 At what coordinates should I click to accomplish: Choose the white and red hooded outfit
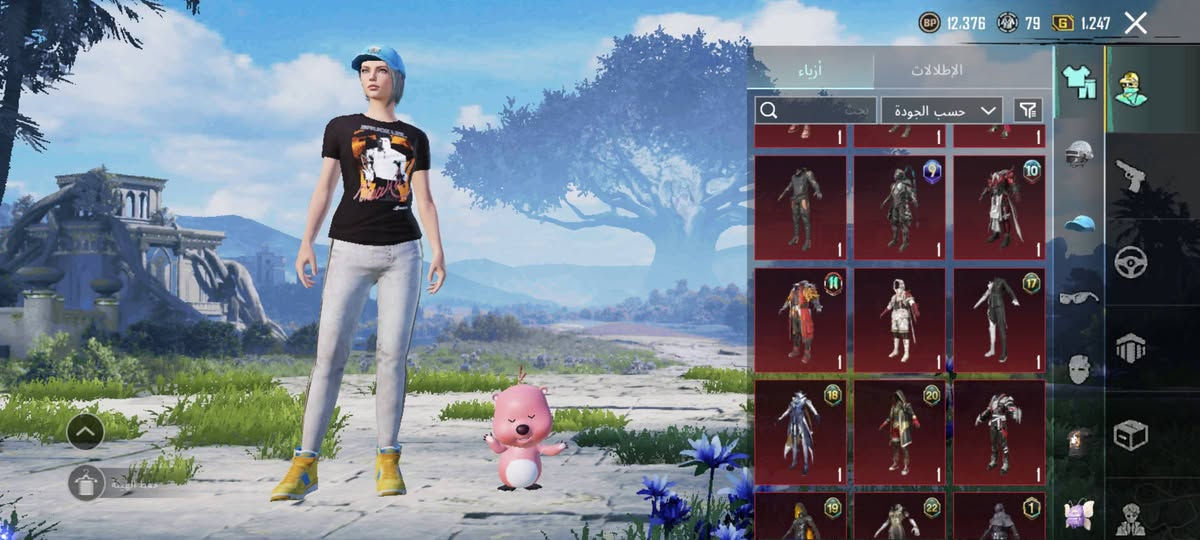(x=899, y=320)
